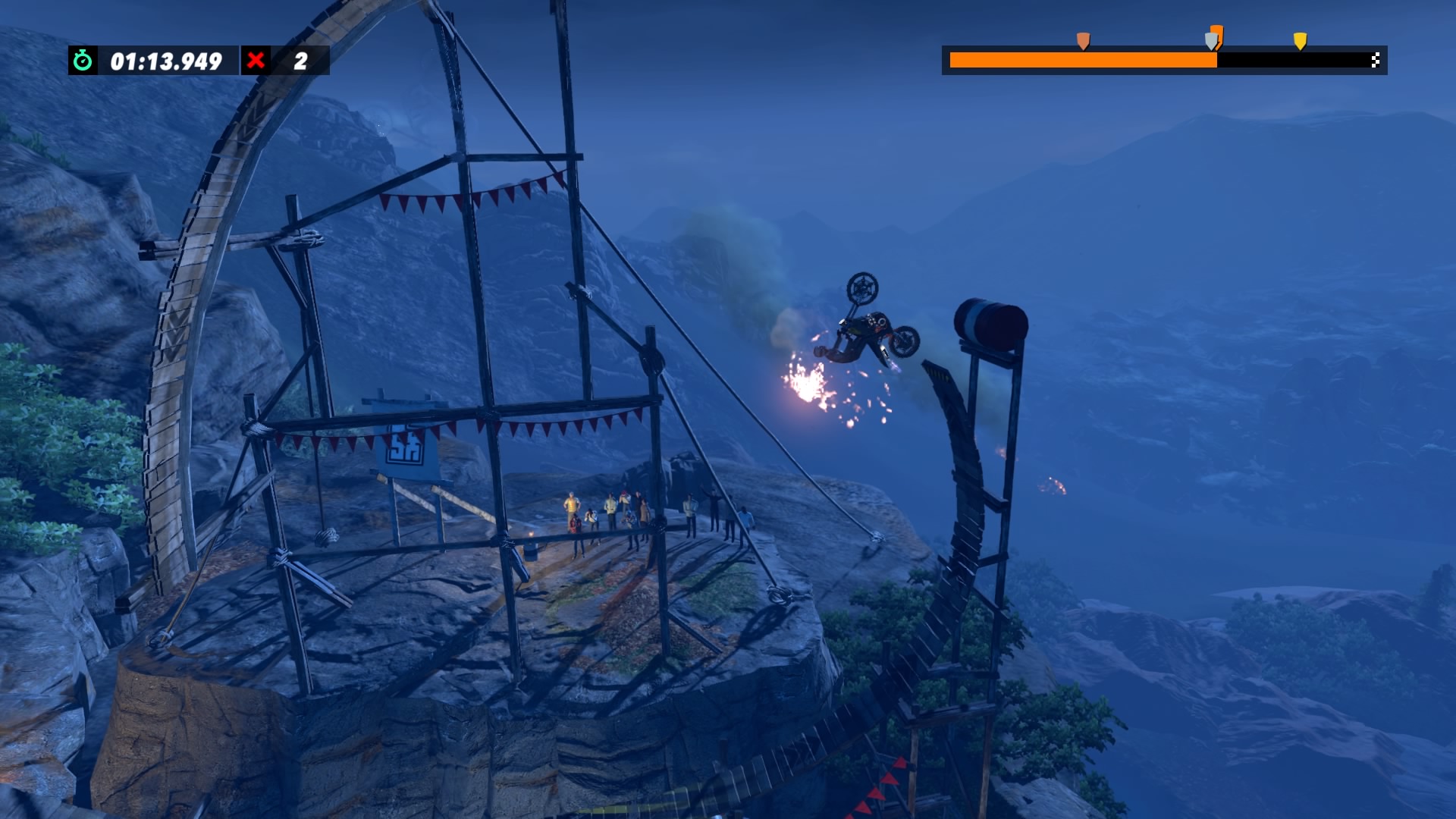
Task: Click the bronze medal marker on the progress bar
Action: [1083, 40]
